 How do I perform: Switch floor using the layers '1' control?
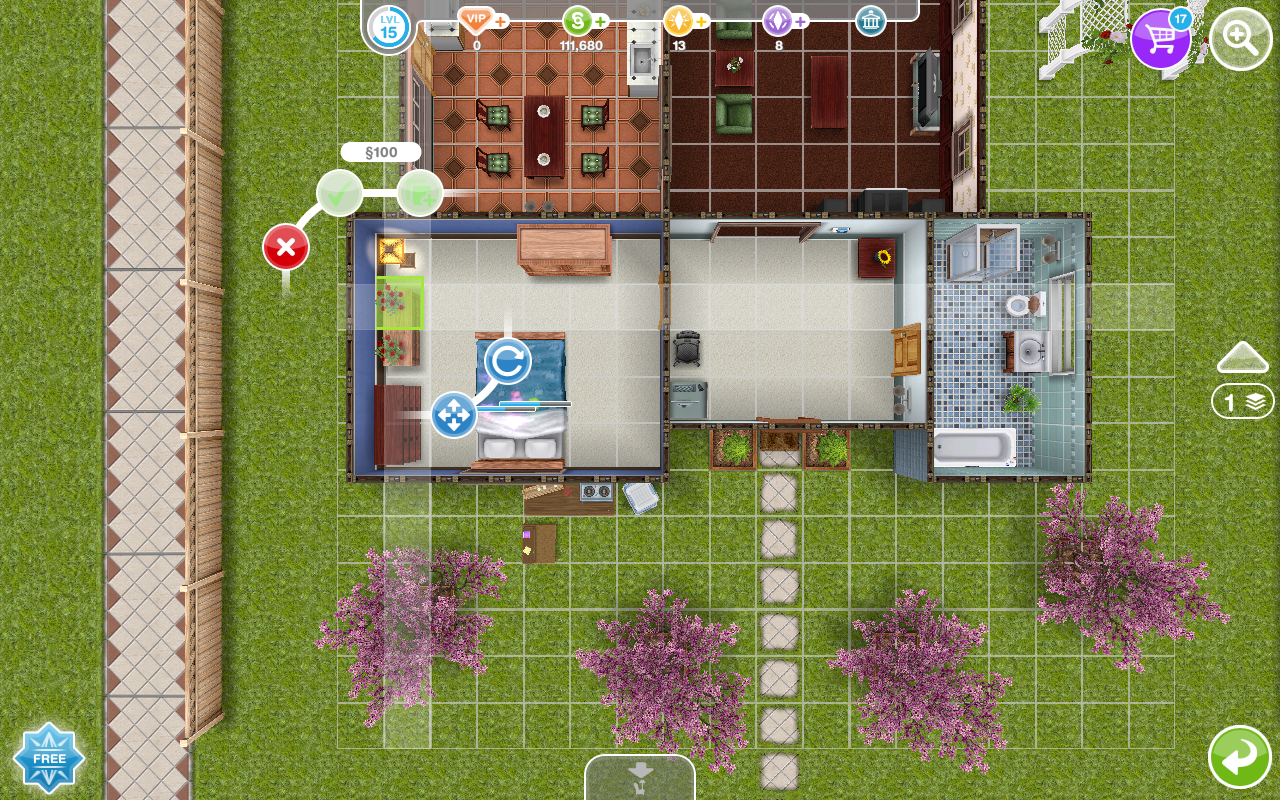pos(1242,400)
